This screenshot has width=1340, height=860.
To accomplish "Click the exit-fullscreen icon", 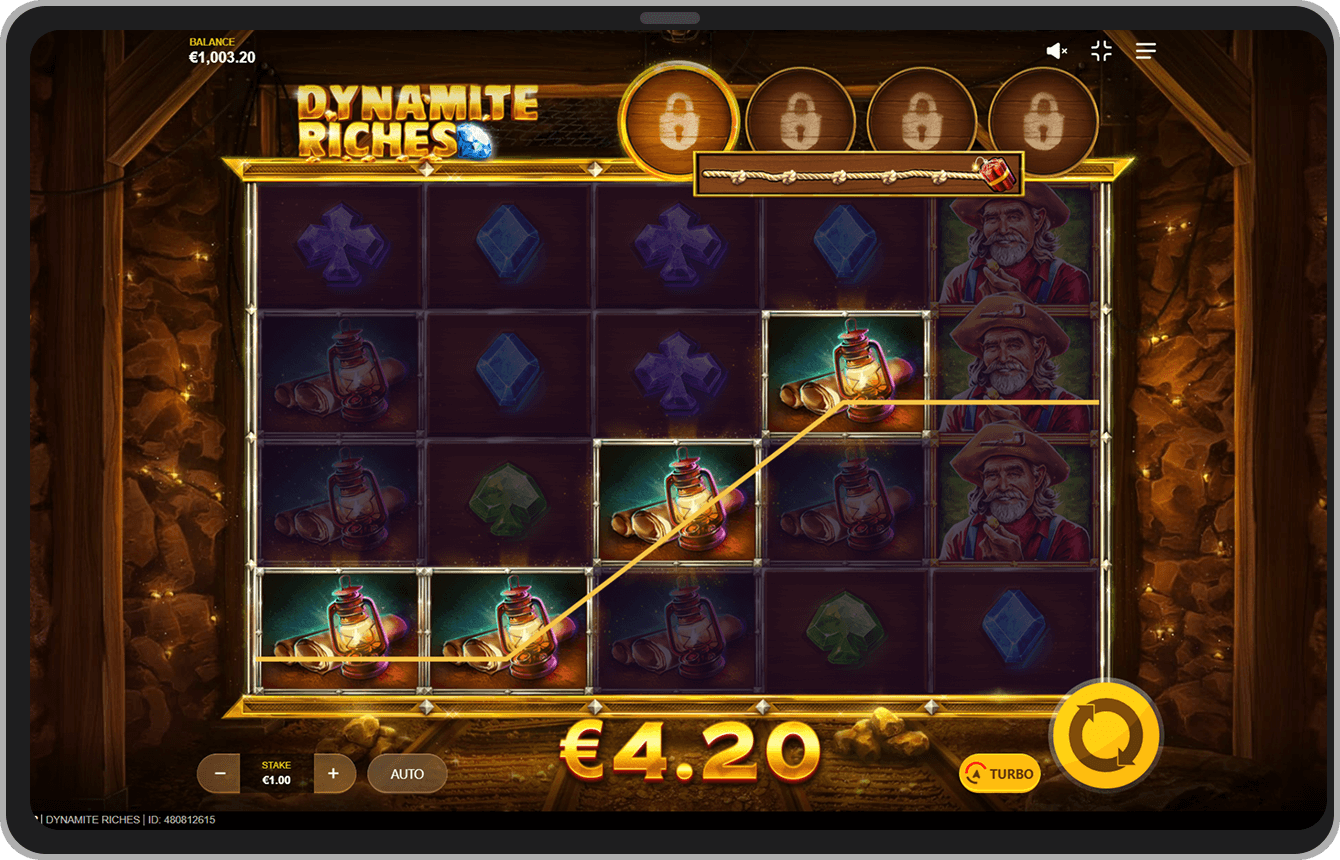I will coord(1101,51).
